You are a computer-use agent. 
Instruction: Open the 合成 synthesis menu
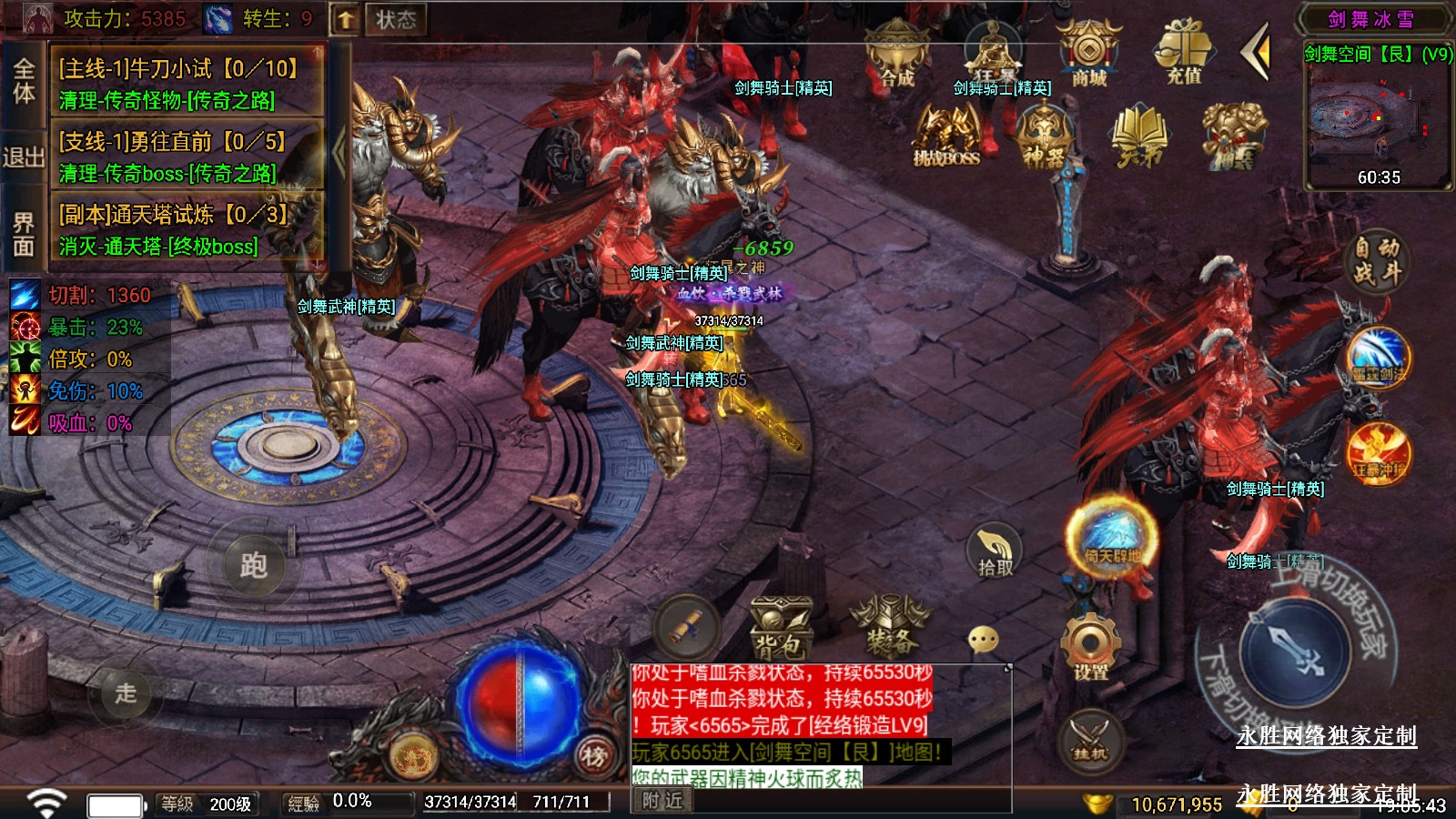point(896,56)
